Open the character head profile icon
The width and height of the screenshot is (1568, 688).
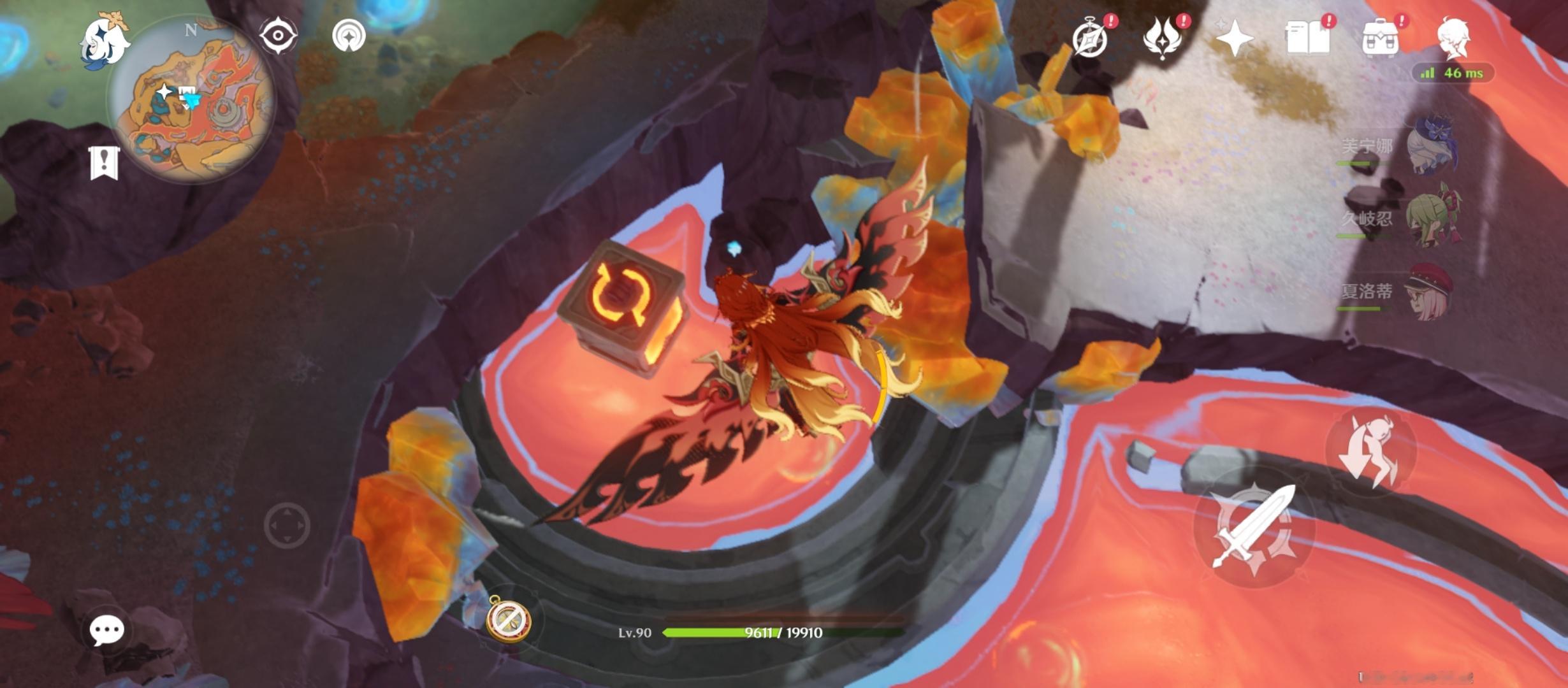[1453, 37]
